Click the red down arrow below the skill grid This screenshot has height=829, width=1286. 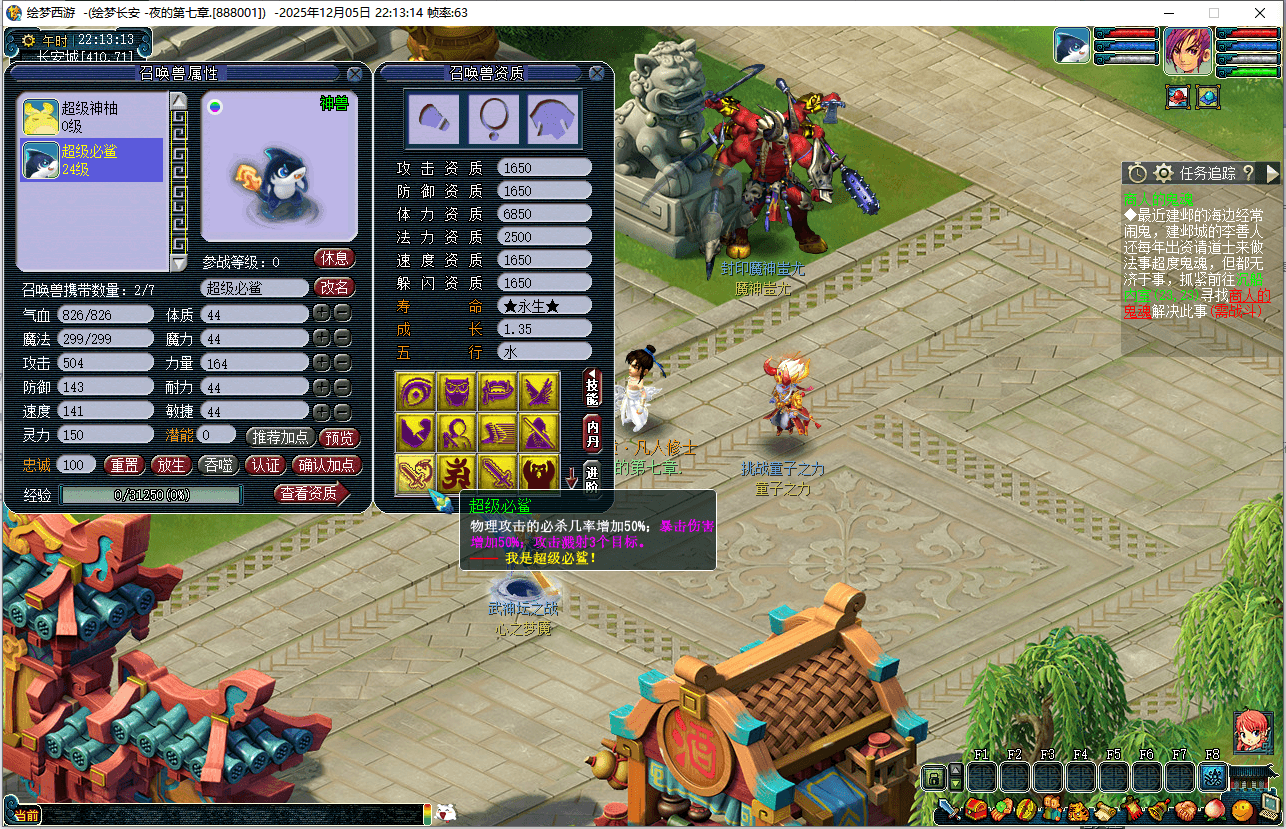[x=572, y=478]
